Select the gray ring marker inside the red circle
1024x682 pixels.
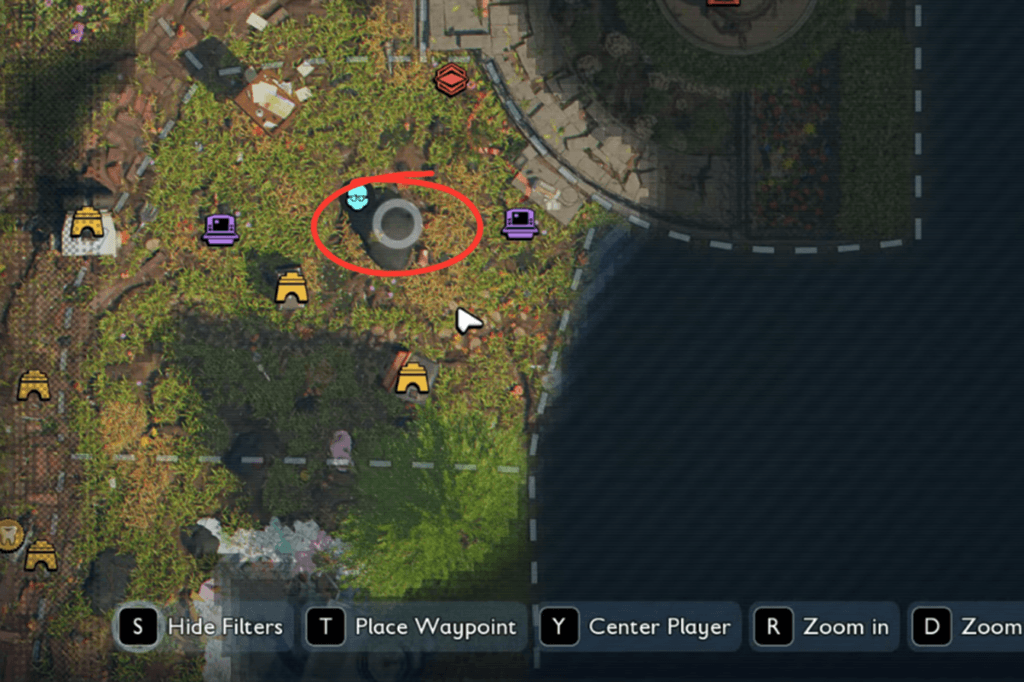click(400, 223)
